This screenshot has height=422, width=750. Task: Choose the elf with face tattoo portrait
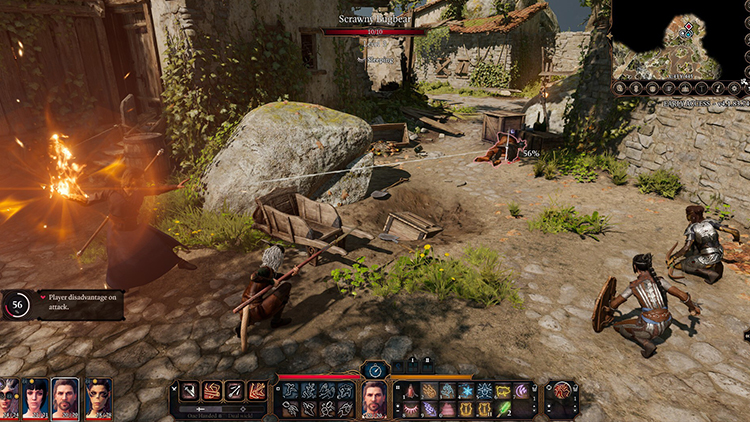click(x=98, y=397)
